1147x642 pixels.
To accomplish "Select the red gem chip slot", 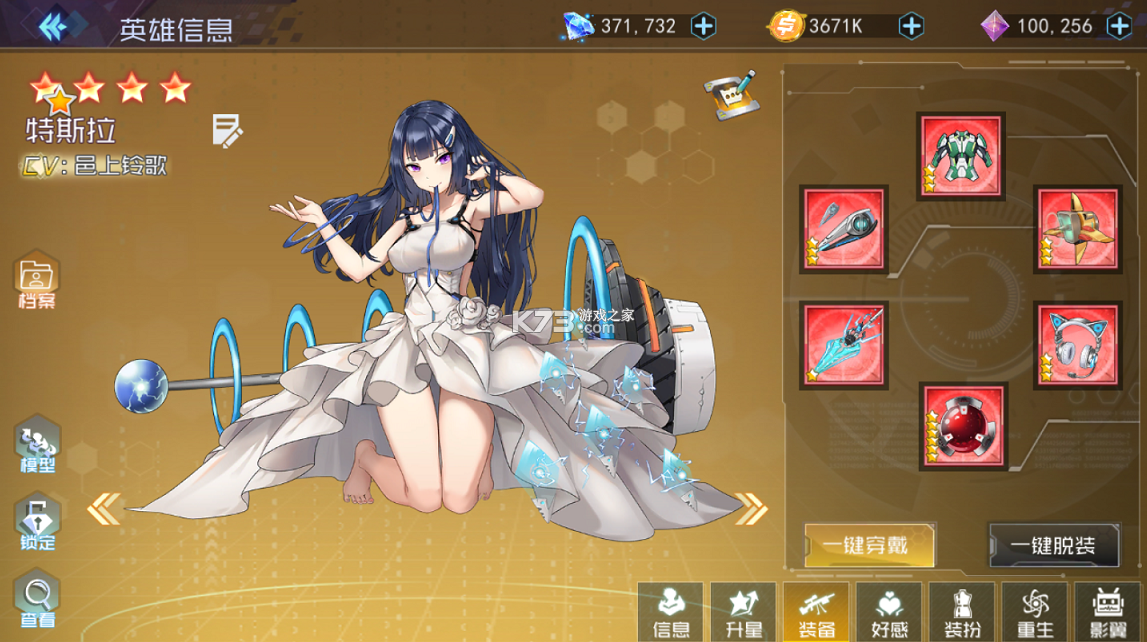I will click(964, 425).
